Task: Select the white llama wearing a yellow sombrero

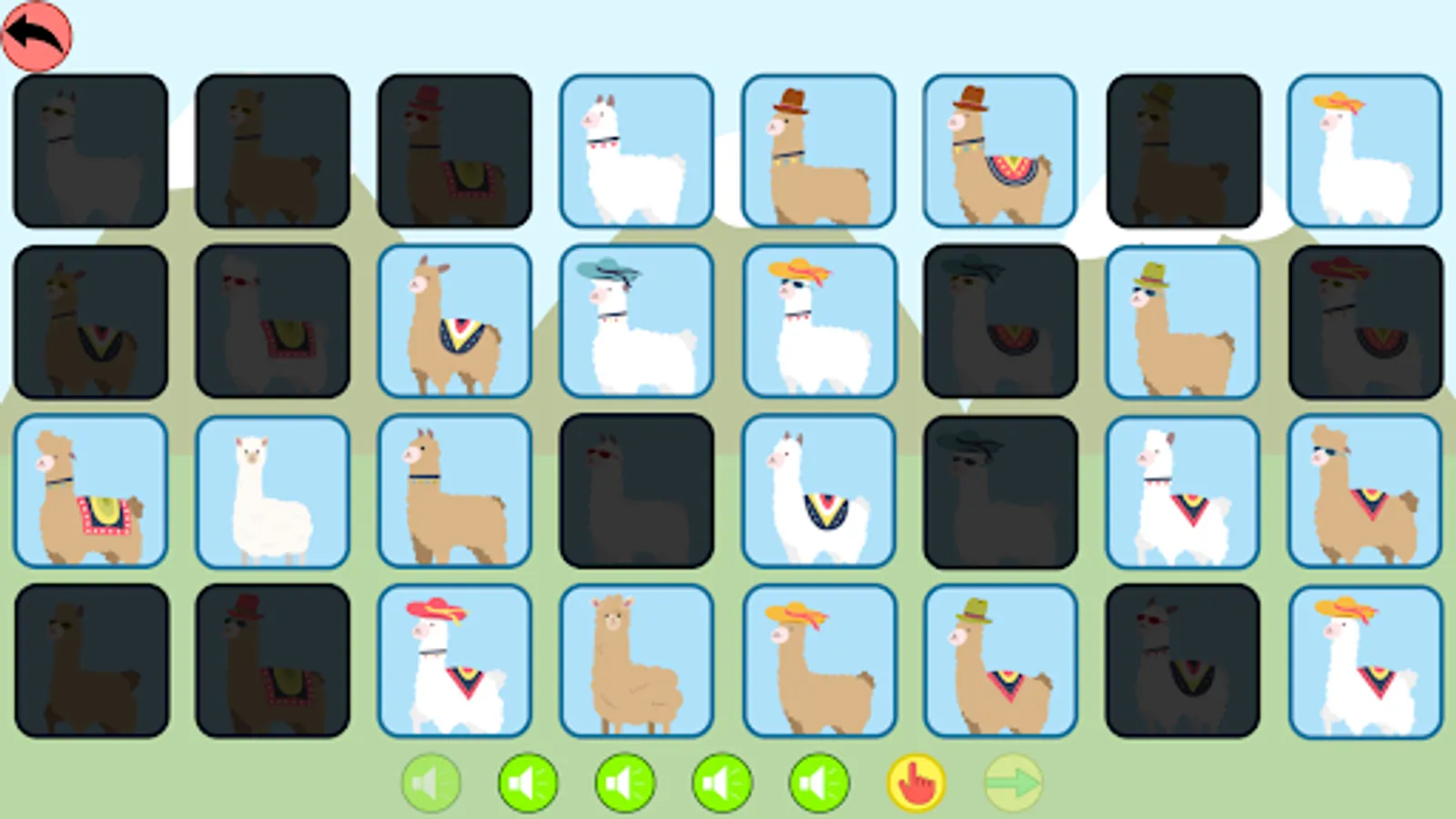Action: pos(1364,150)
